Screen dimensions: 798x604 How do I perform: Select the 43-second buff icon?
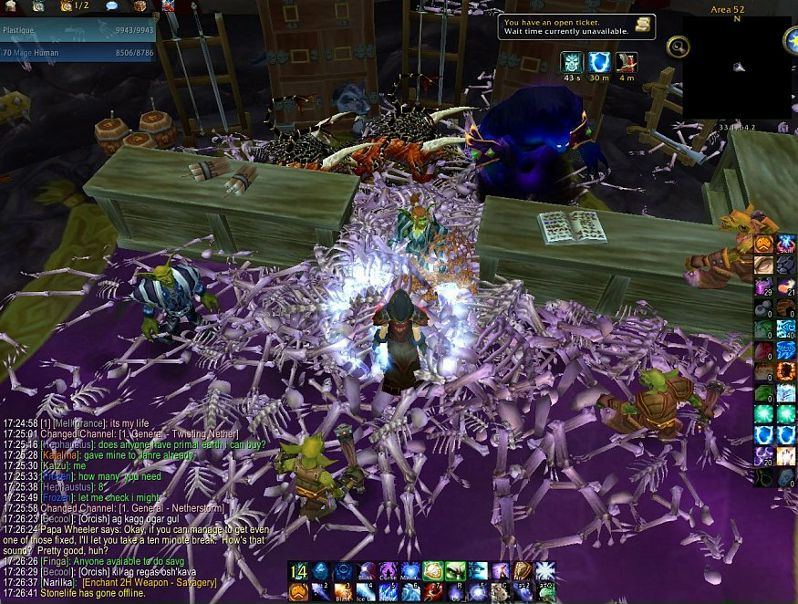pyautogui.click(x=571, y=62)
